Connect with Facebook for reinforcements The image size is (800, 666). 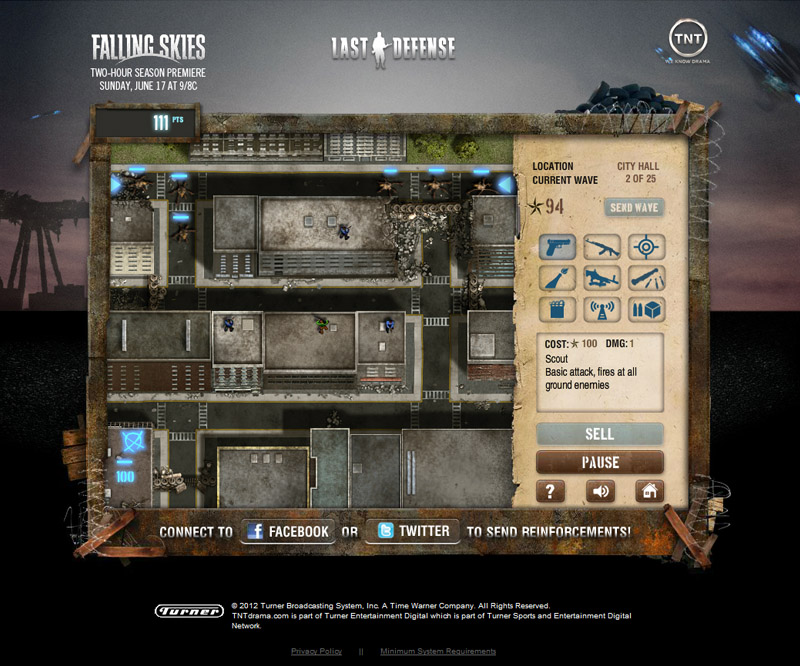point(287,531)
